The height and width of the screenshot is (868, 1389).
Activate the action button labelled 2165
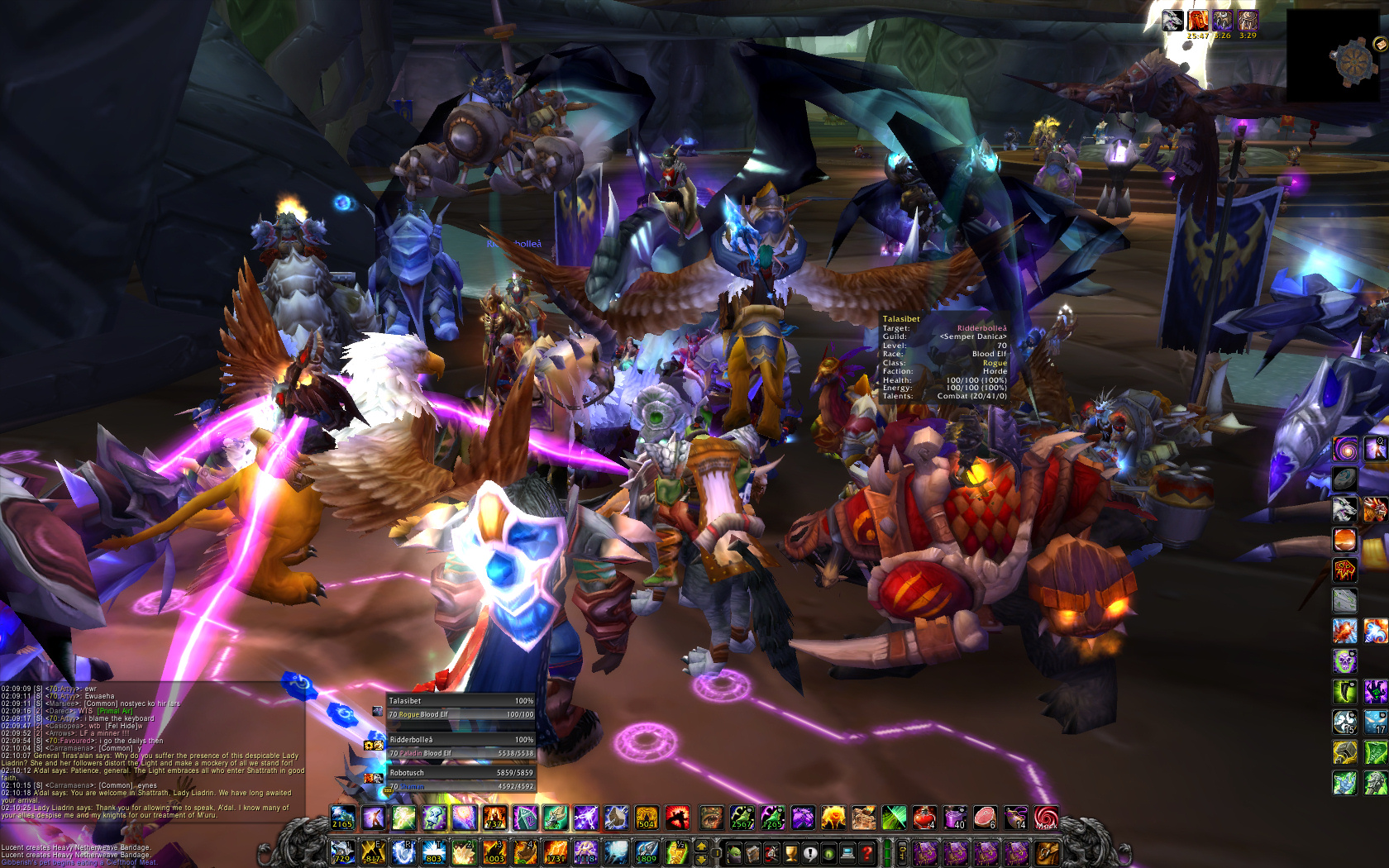(342, 818)
